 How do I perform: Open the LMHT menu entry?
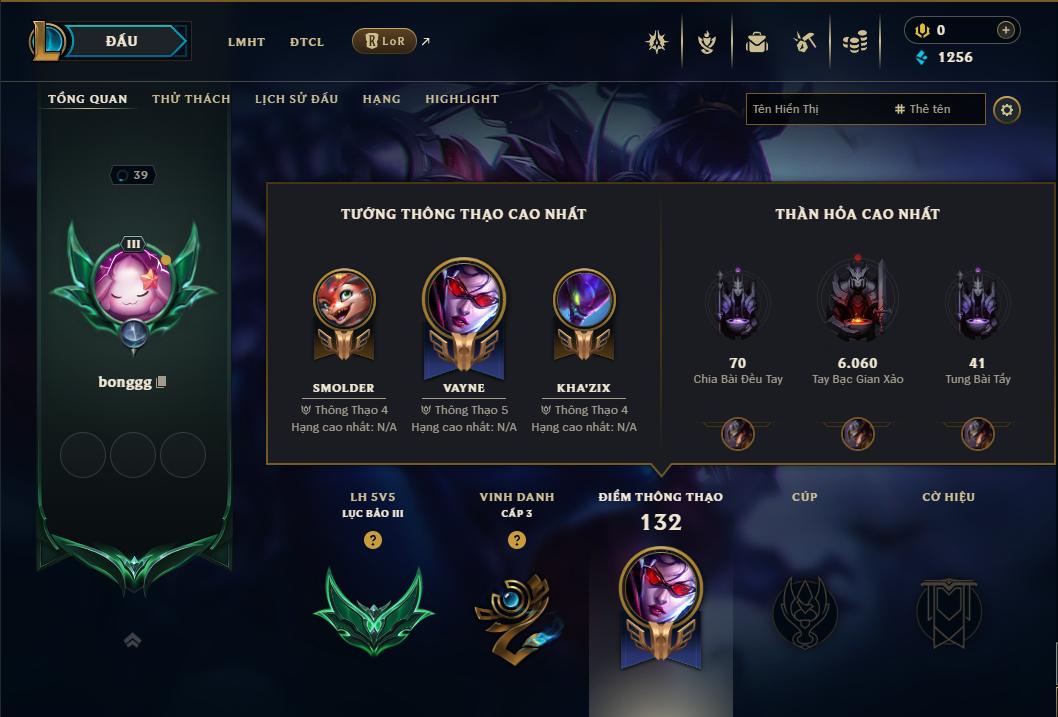(246, 42)
